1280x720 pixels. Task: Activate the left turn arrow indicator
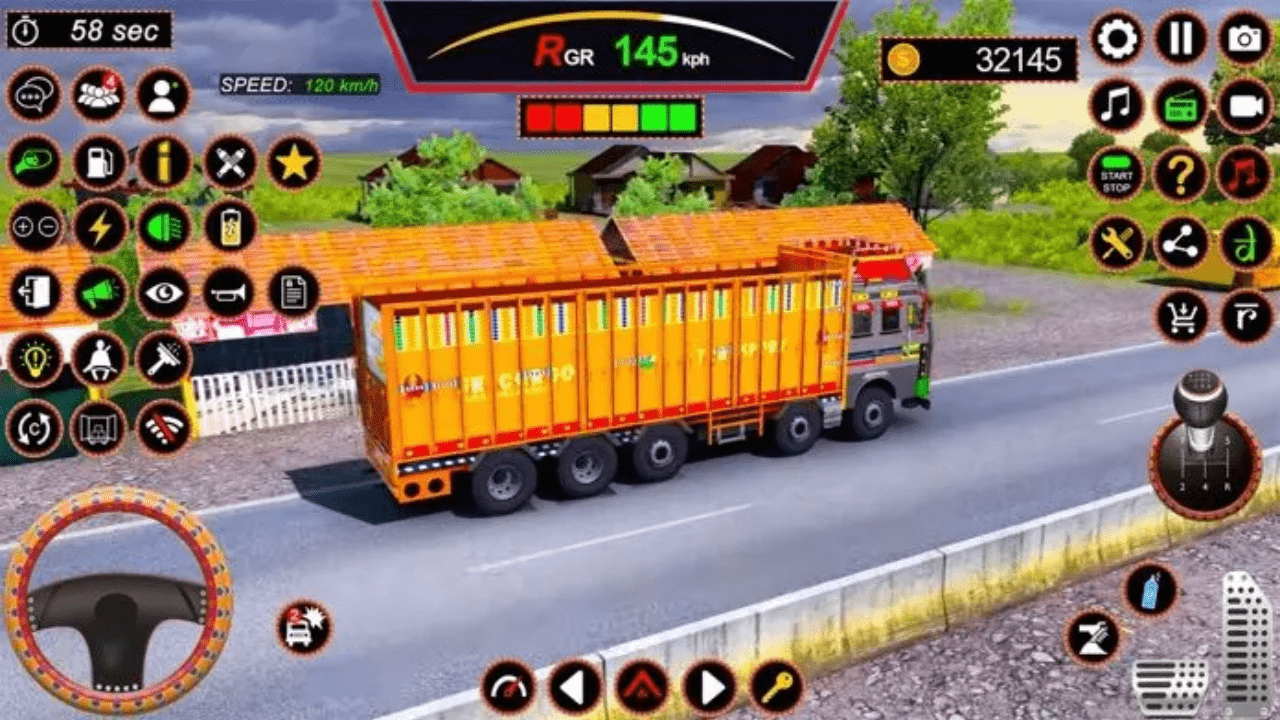click(575, 687)
